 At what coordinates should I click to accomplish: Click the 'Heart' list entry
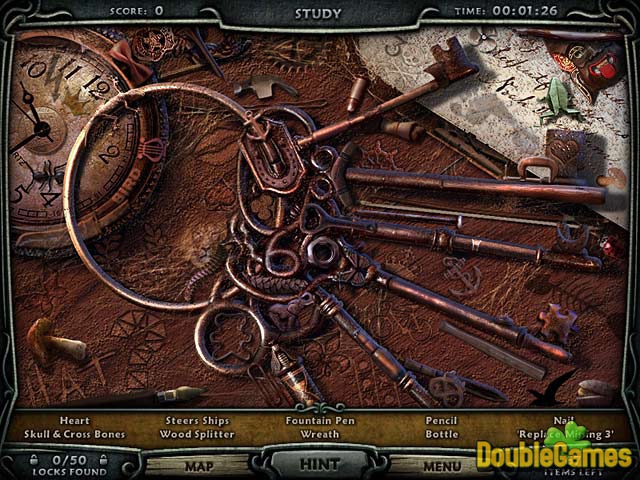[x=74, y=421]
